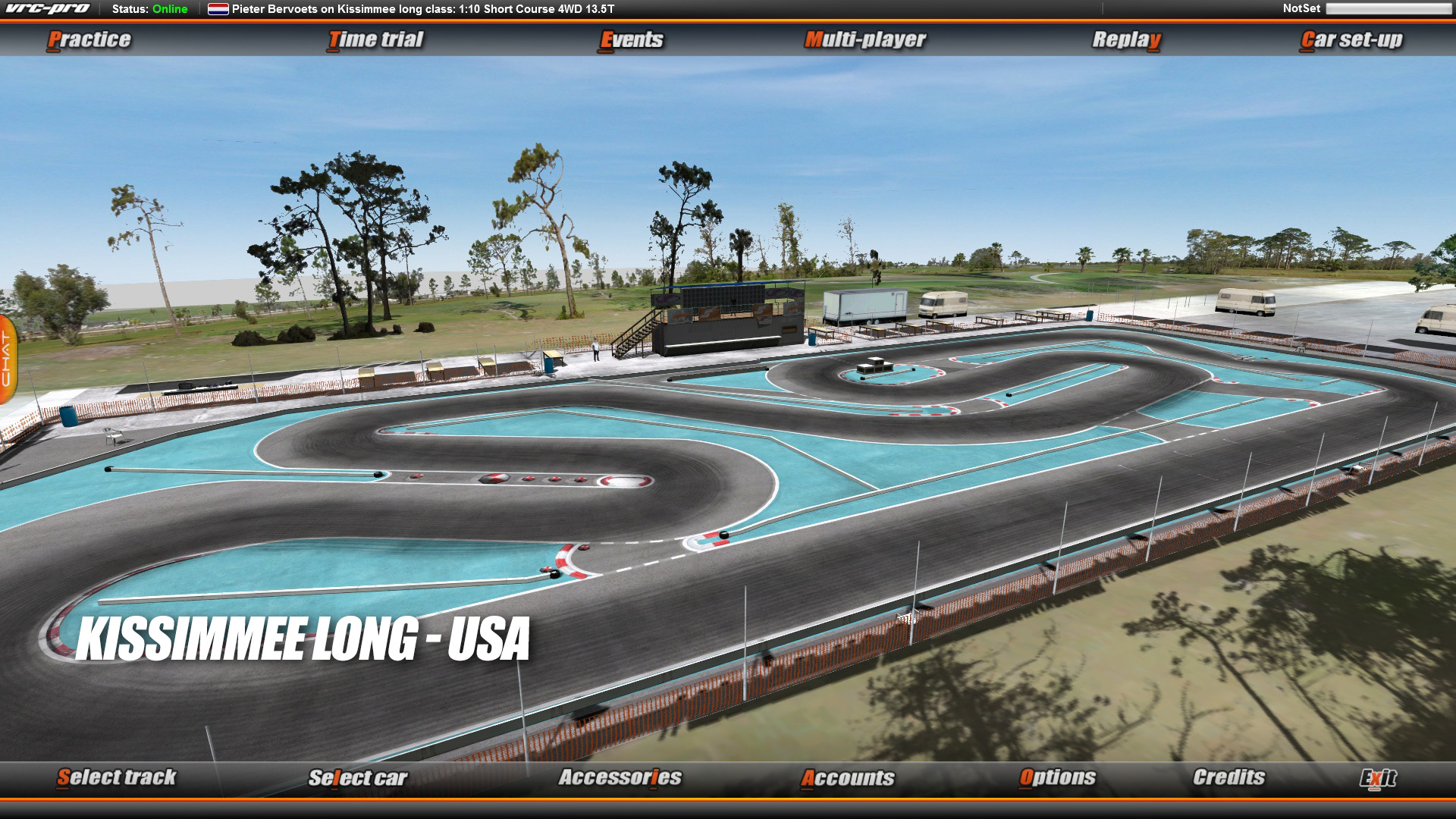Click the Pieter Bervoets player name
This screenshot has height=819, width=1456.
(x=277, y=10)
